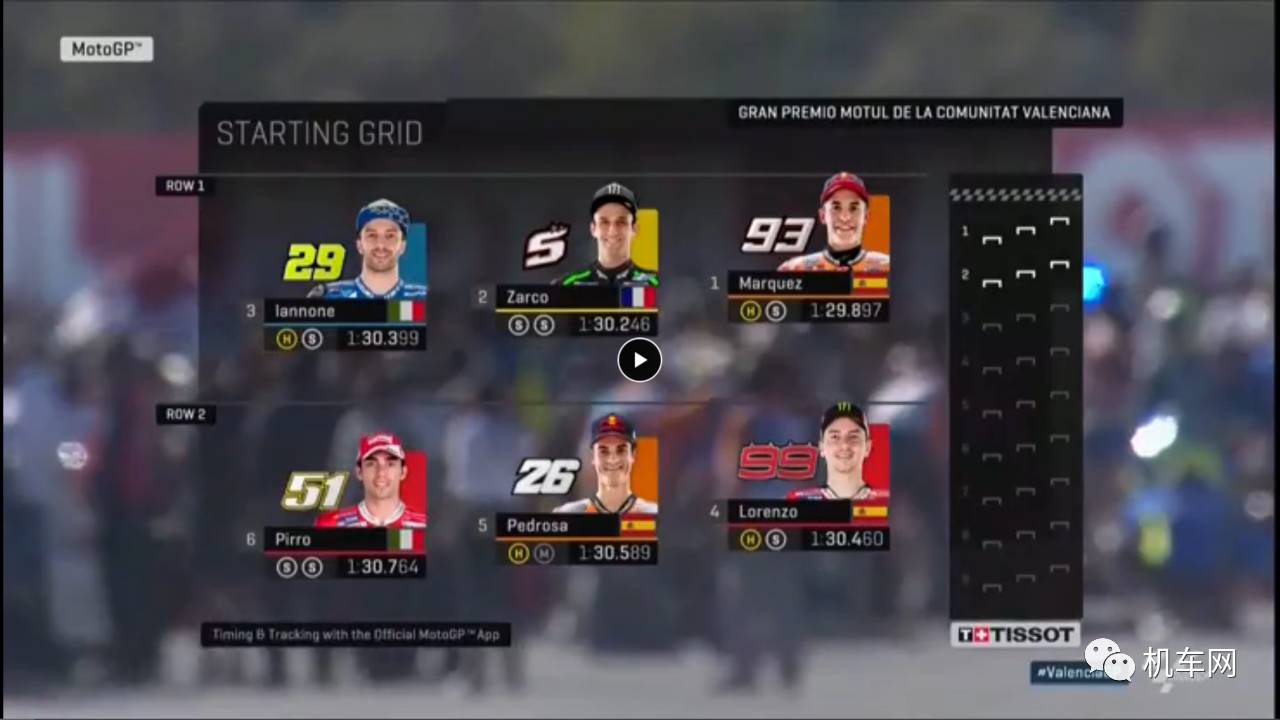Screen dimensions: 1280x720
Task: Select the STARTING GRID heading
Action: [320, 133]
